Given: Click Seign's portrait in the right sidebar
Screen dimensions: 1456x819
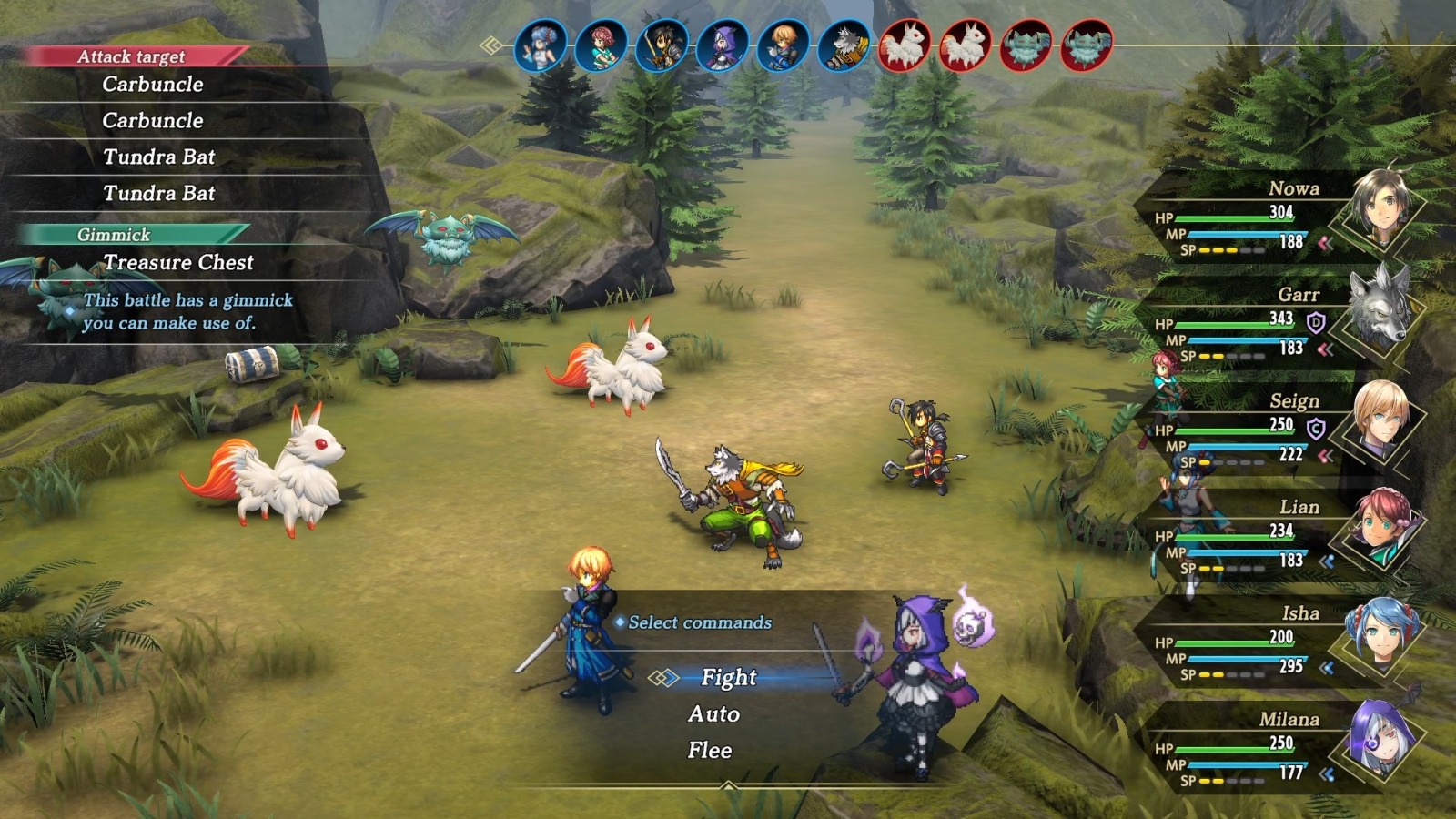Looking at the screenshot, I should (x=1383, y=420).
